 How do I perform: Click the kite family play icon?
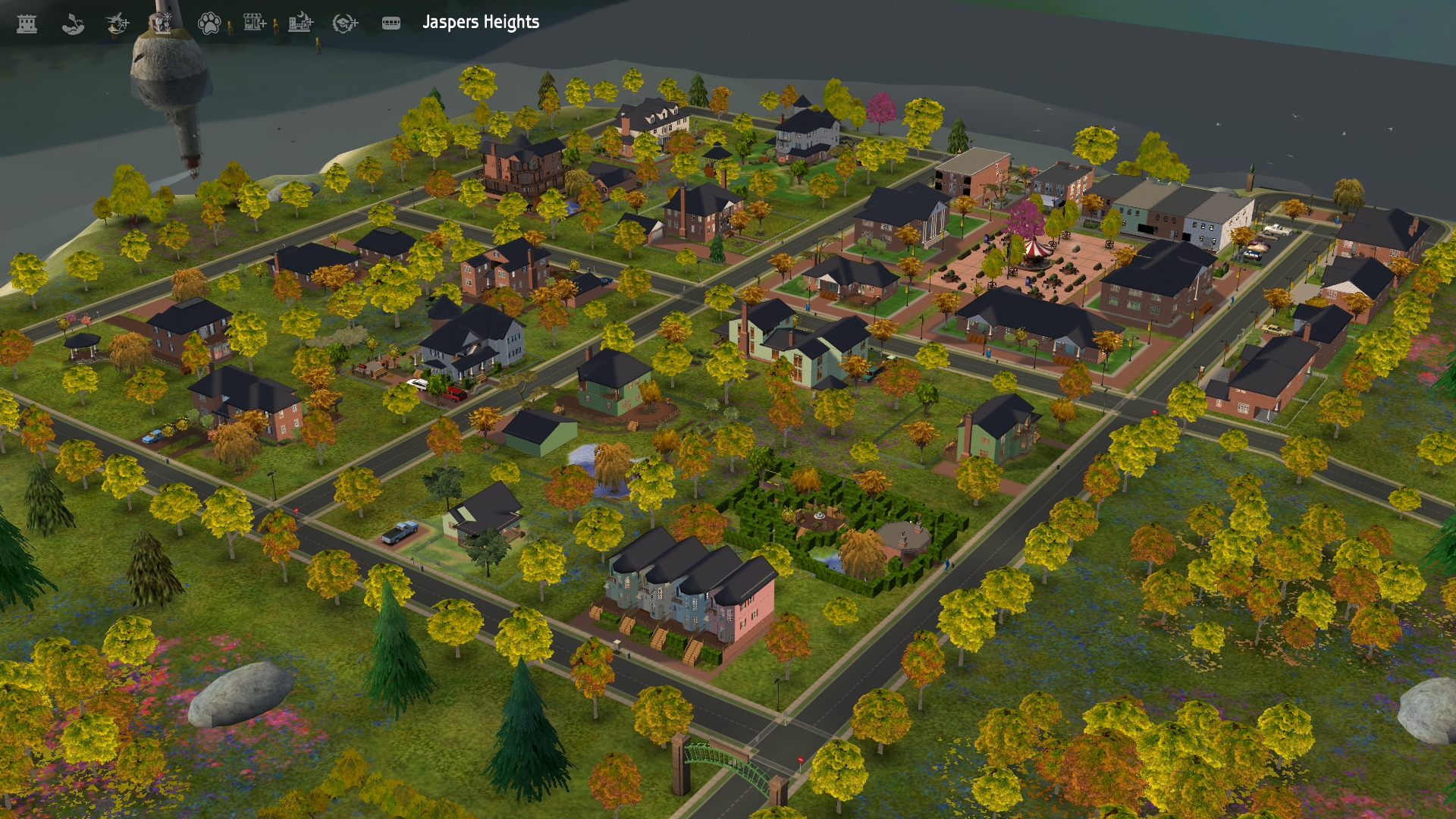coord(73,23)
